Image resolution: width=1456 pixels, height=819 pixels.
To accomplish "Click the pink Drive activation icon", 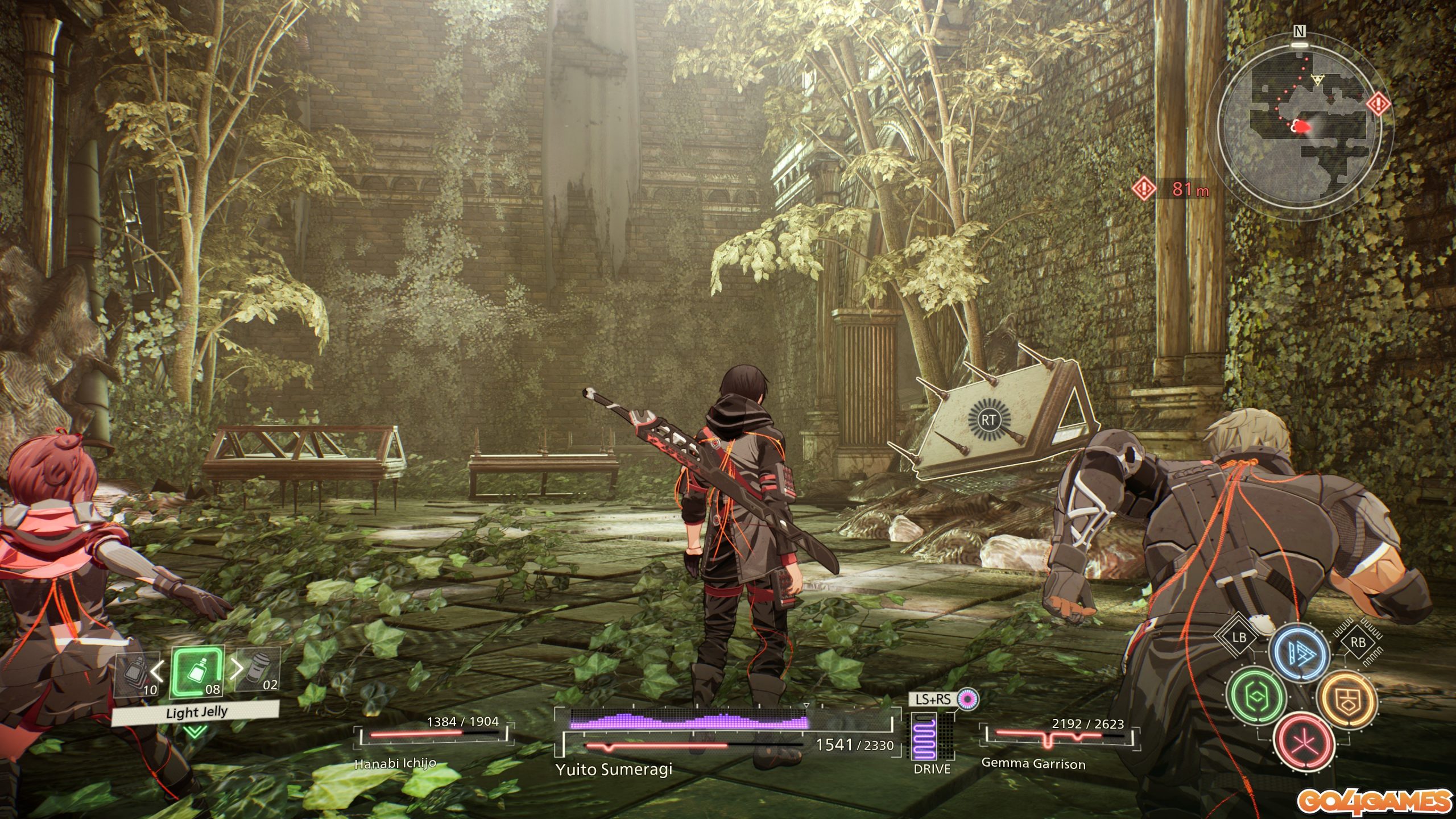I will click(x=966, y=699).
